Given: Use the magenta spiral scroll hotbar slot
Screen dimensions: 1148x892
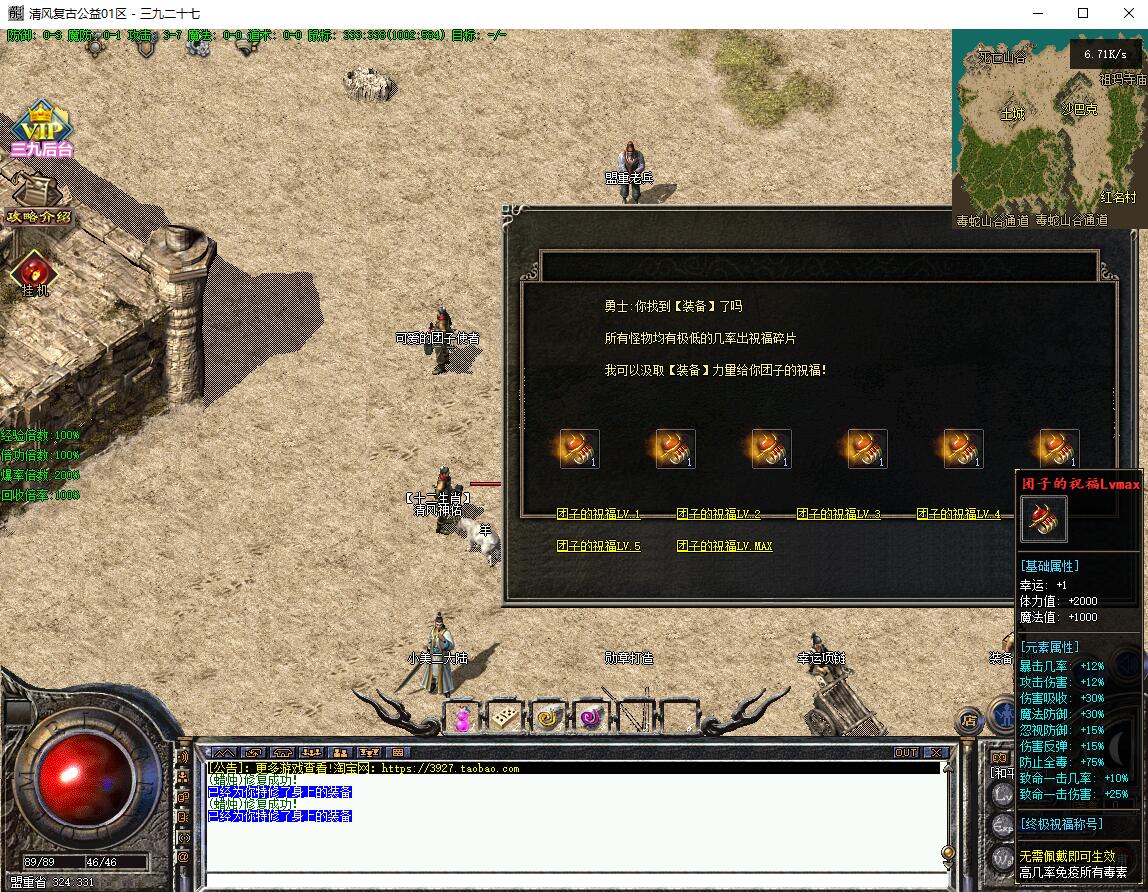Looking at the screenshot, I should pos(592,717).
